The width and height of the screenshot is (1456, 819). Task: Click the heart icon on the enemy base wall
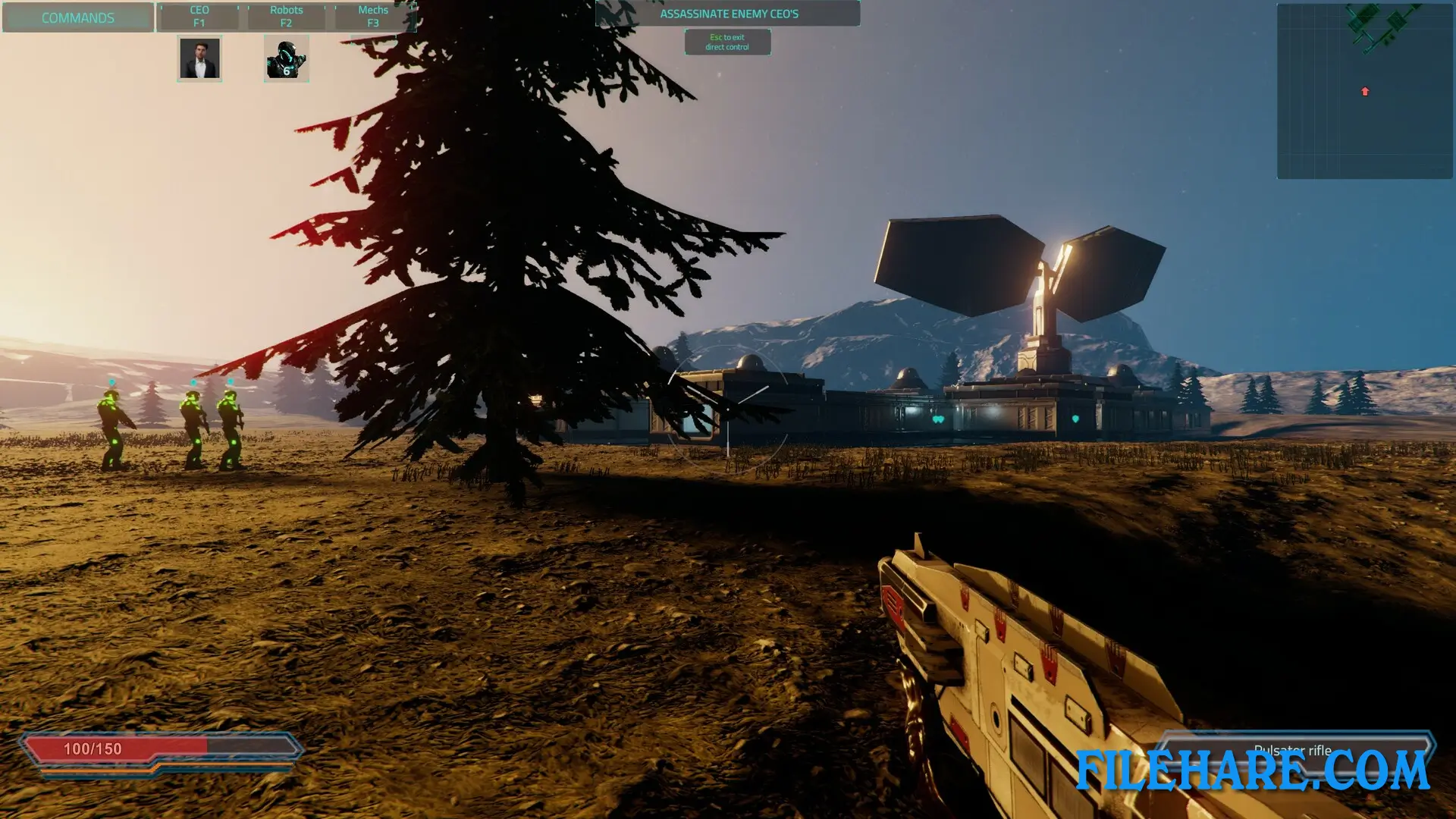pyautogui.click(x=937, y=419)
